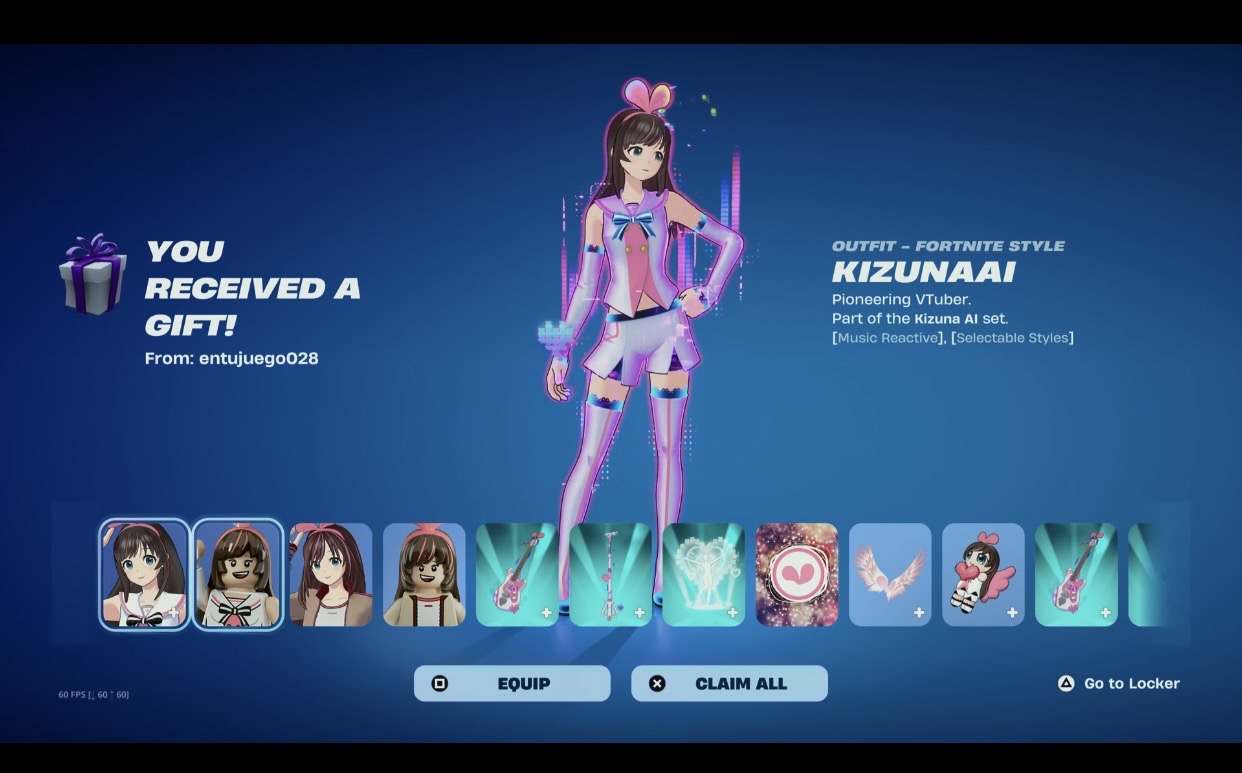
Task: Select the Kizuna AI brown jacket outfit tile
Action: click(x=330, y=574)
